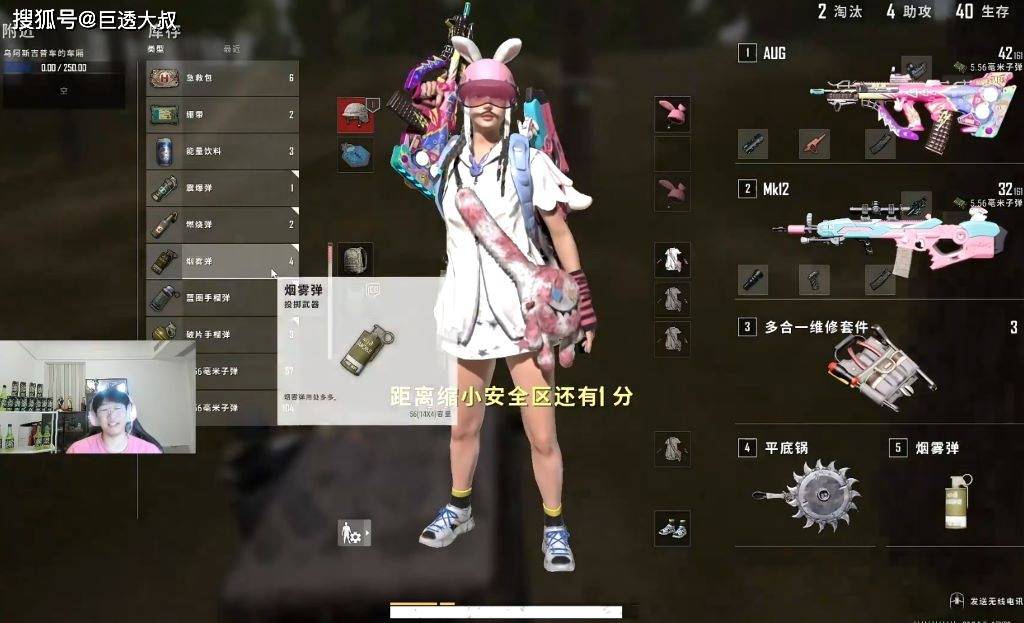This screenshot has height=623, width=1024.
Task: Click the equipped vest slot
Action: [x=355, y=155]
